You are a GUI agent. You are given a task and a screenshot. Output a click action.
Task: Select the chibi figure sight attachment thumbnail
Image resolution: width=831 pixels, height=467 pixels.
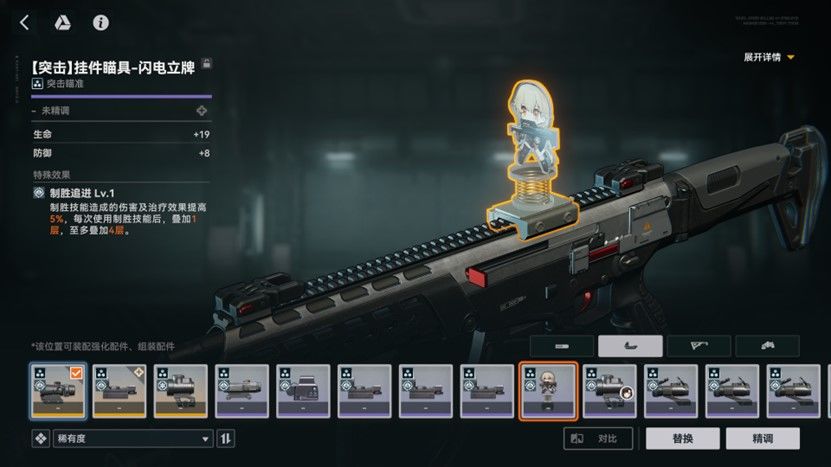pyautogui.click(x=548, y=391)
